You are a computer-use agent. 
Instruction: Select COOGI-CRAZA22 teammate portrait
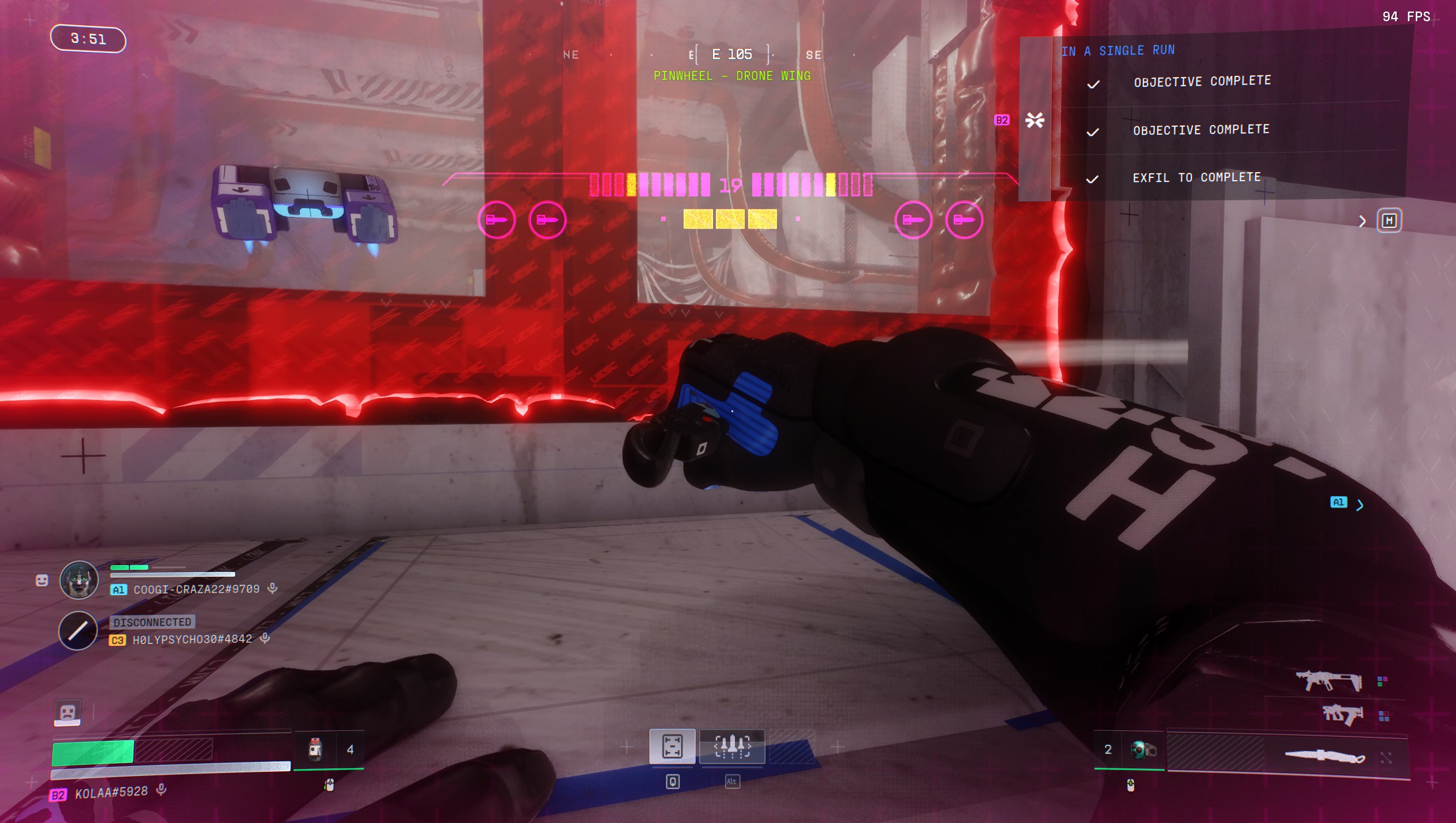click(x=79, y=580)
